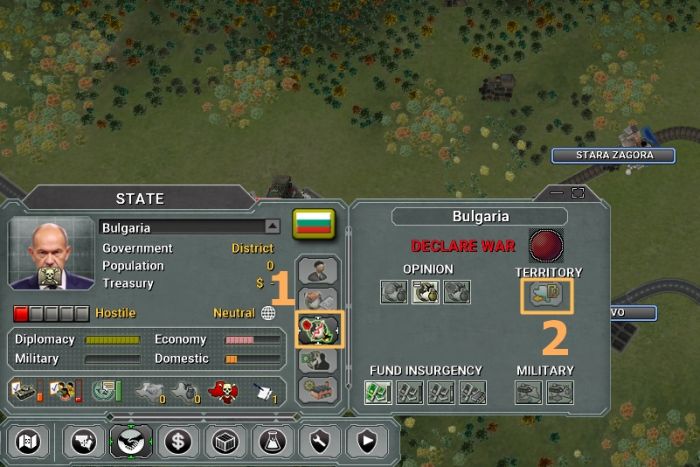Image resolution: width=700 pixels, height=467 pixels.
Task: Click the globe icon beside Neutral
Action: pos(268,313)
